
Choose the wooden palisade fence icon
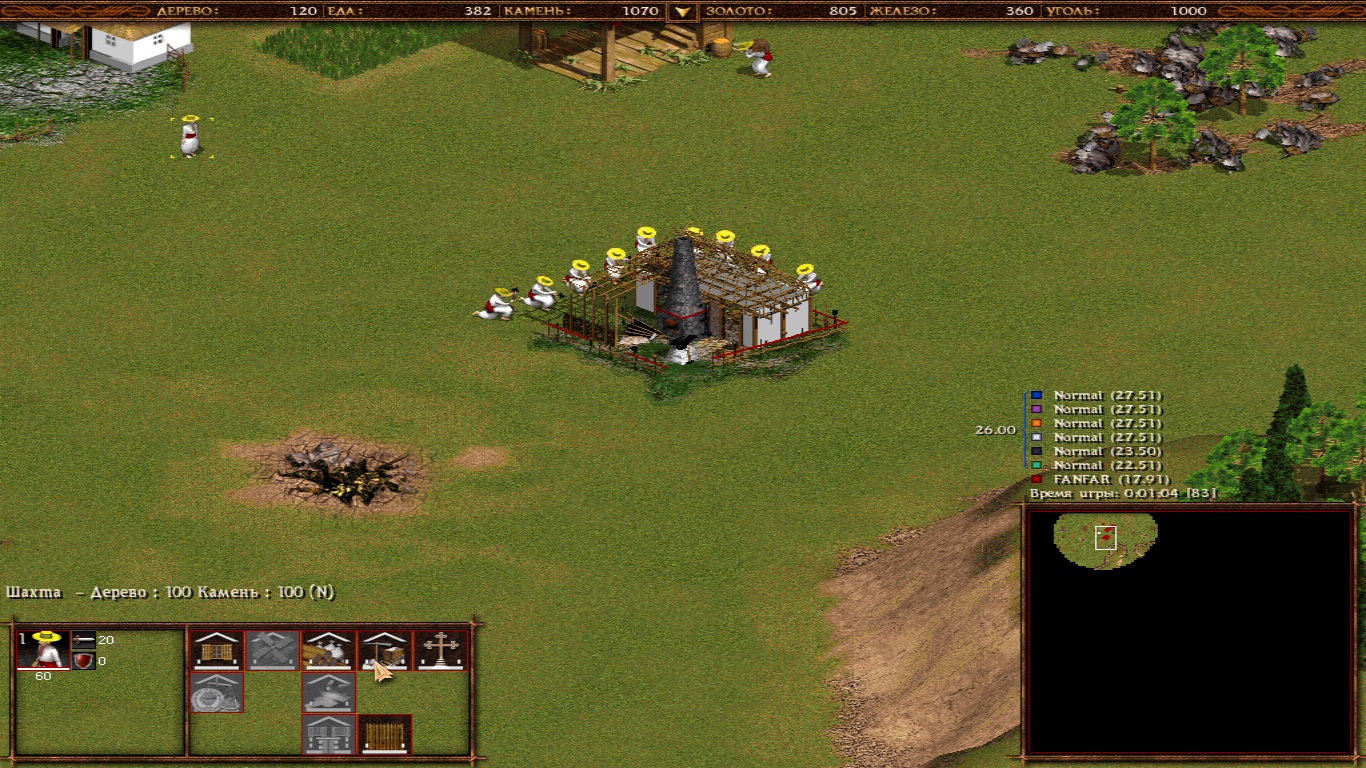[x=385, y=734]
